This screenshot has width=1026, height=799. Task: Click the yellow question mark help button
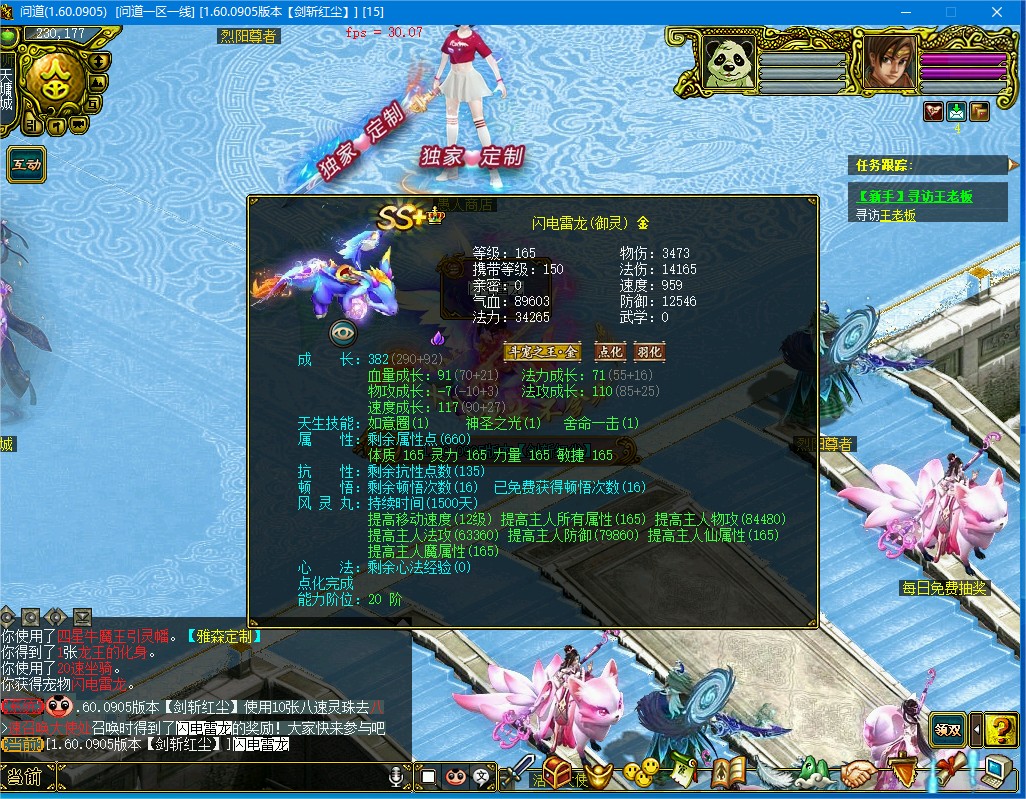point(1001,729)
